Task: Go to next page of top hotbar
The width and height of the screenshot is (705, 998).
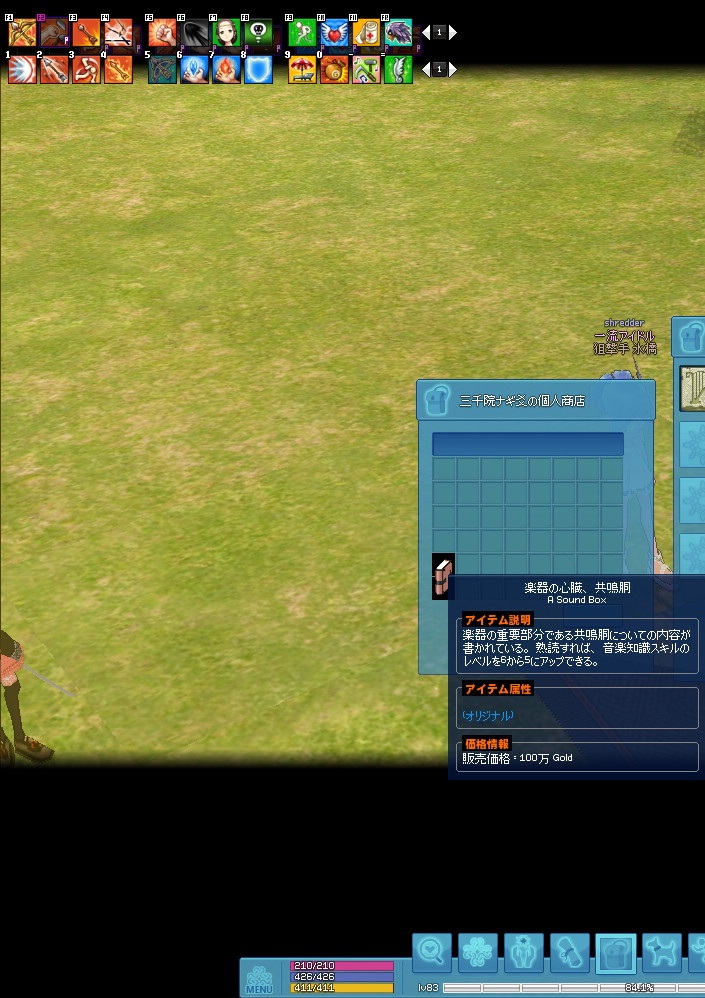Action: (453, 33)
